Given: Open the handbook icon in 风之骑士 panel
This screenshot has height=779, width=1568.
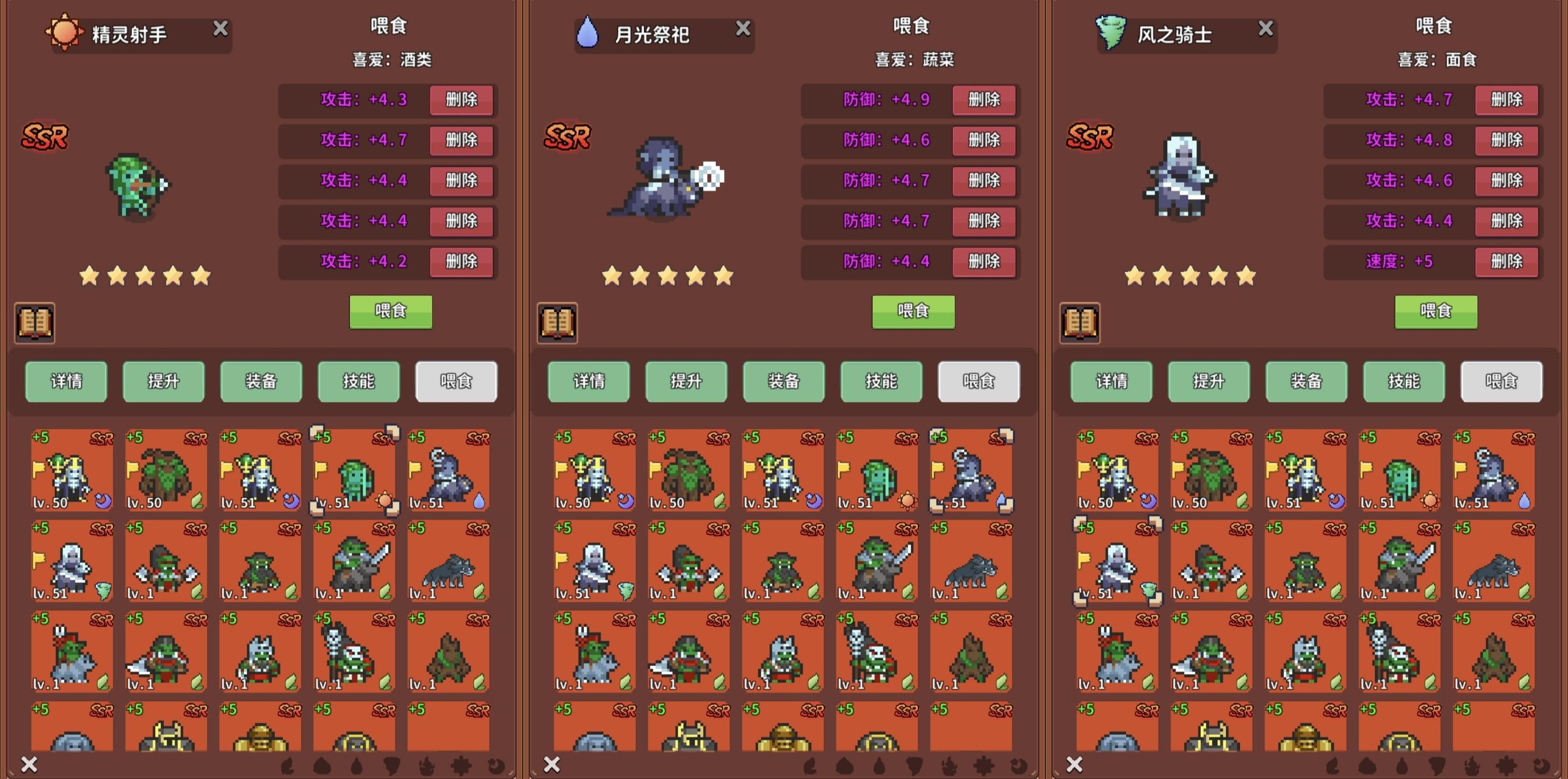Looking at the screenshot, I should coord(1079,323).
